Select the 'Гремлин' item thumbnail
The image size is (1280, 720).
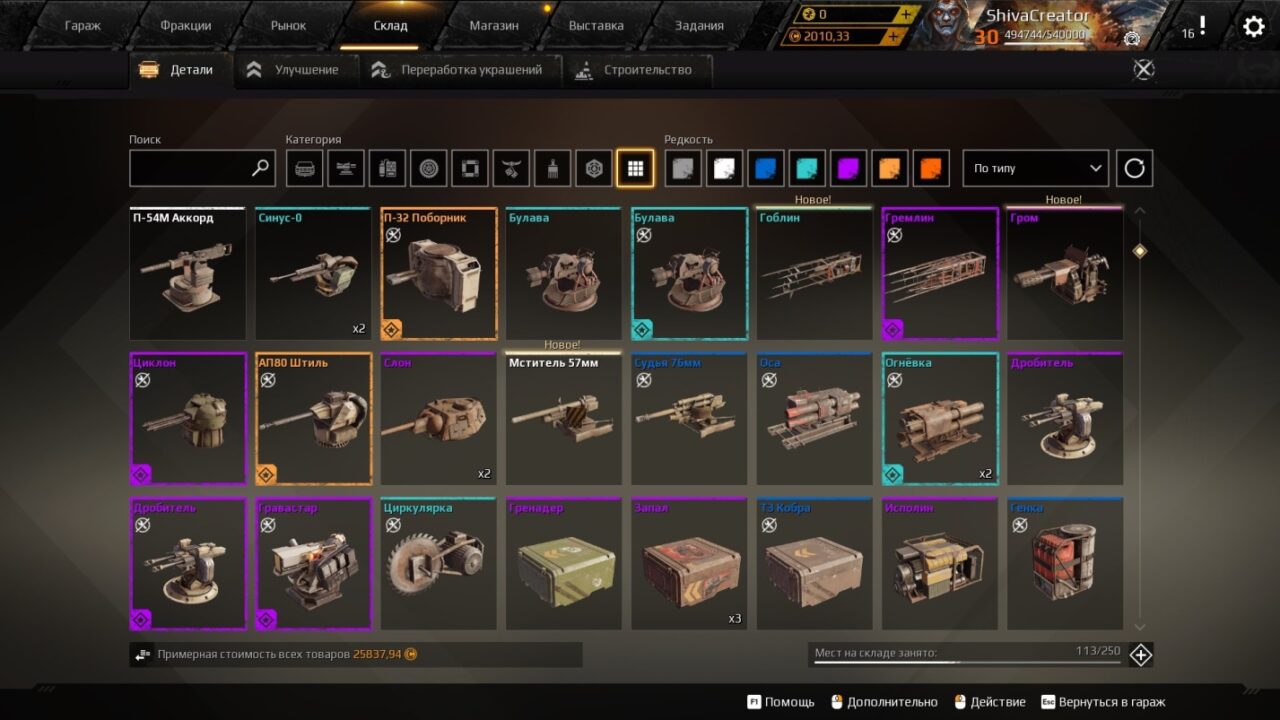[940, 272]
